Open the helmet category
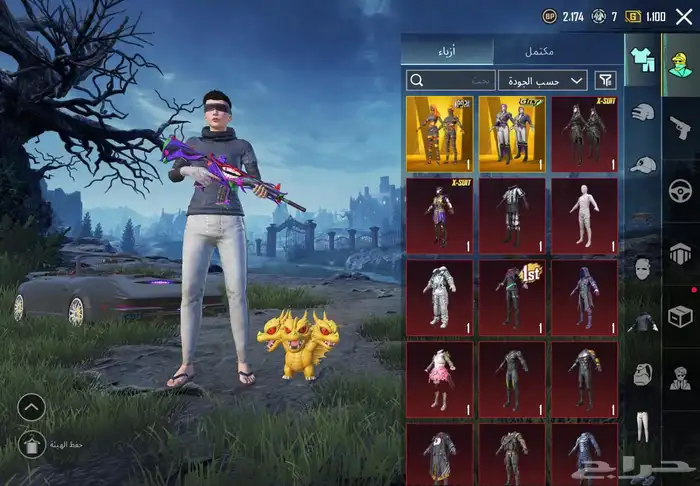This screenshot has width=700, height=486. click(641, 113)
